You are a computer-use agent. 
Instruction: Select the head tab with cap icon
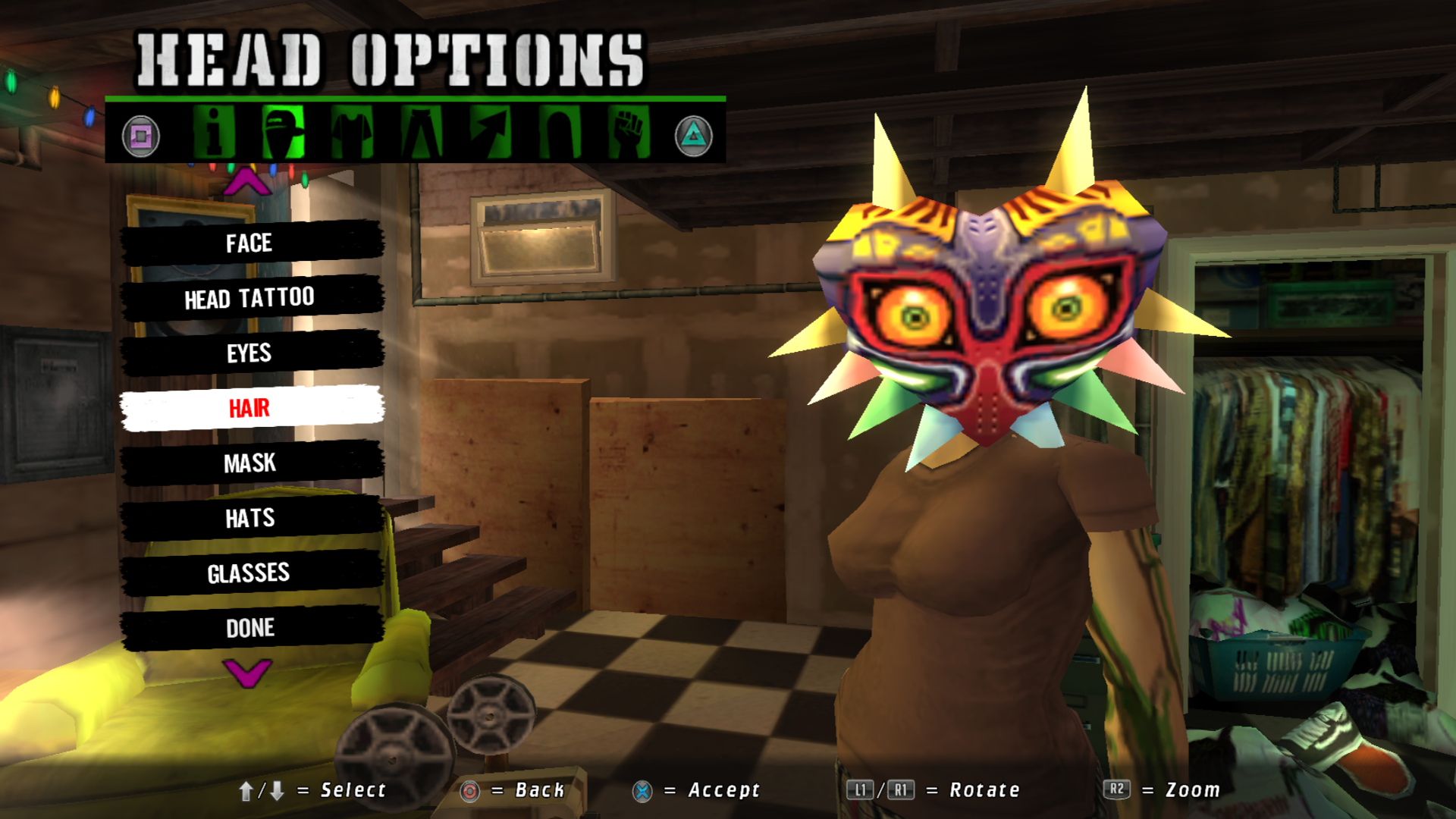point(284,133)
